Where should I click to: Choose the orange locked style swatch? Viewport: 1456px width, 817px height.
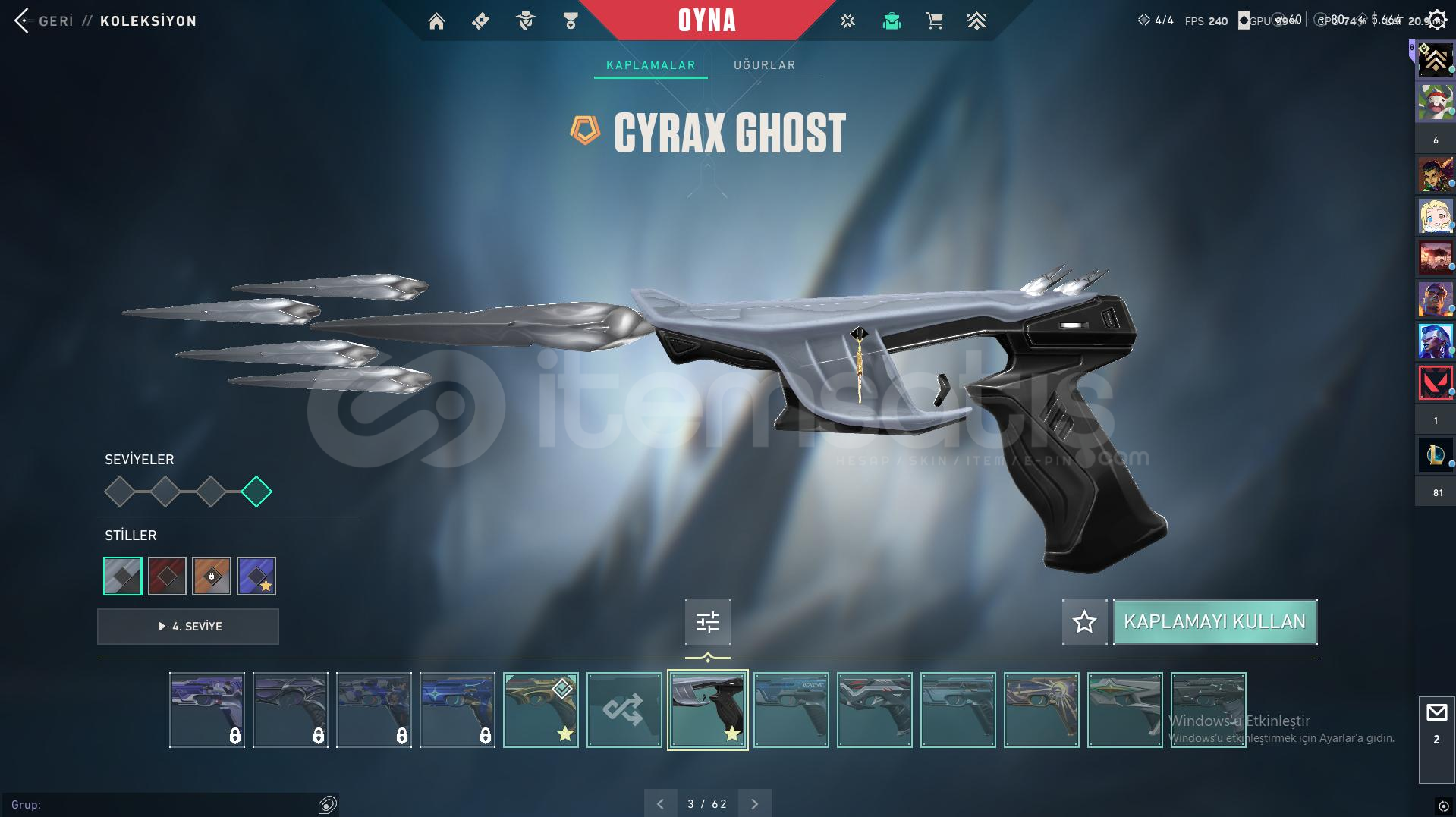(x=212, y=577)
